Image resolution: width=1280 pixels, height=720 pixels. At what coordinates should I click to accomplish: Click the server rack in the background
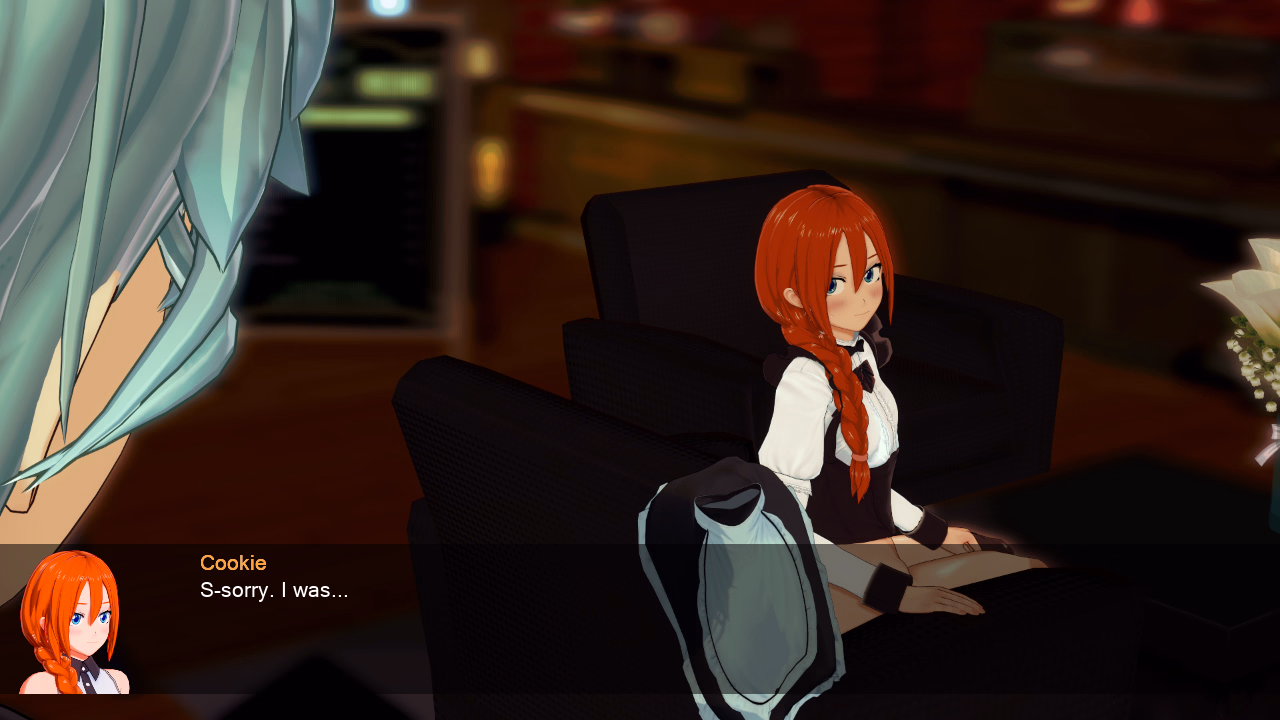(390, 150)
